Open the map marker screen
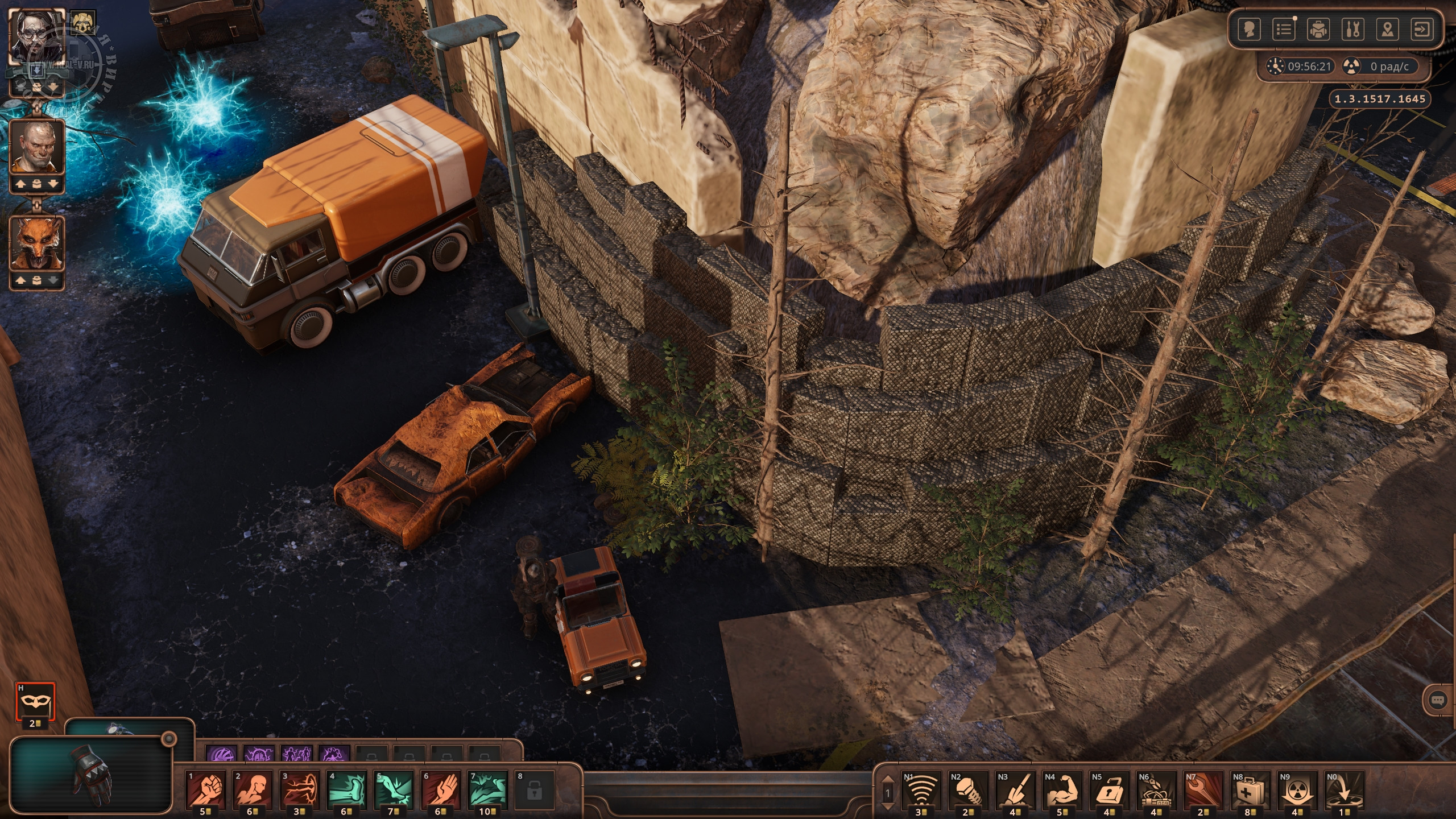The width and height of the screenshot is (1456, 819). coord(1387,29)
